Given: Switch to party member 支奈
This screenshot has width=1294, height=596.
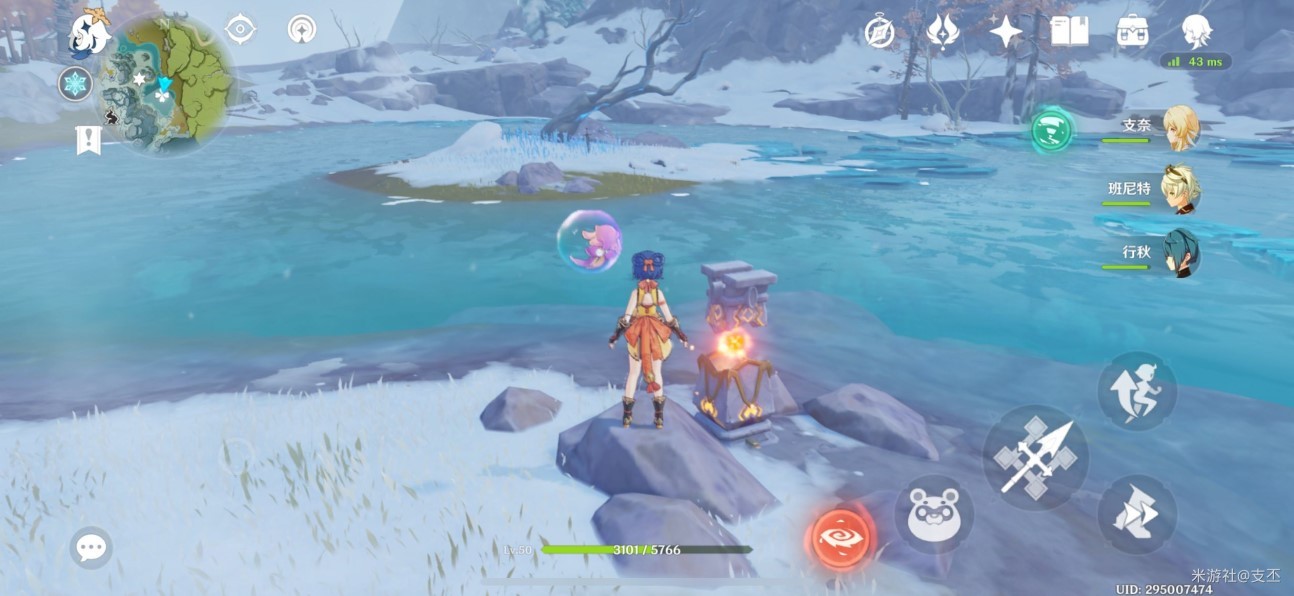Looking at the screenshot, I should (1181, 128).
